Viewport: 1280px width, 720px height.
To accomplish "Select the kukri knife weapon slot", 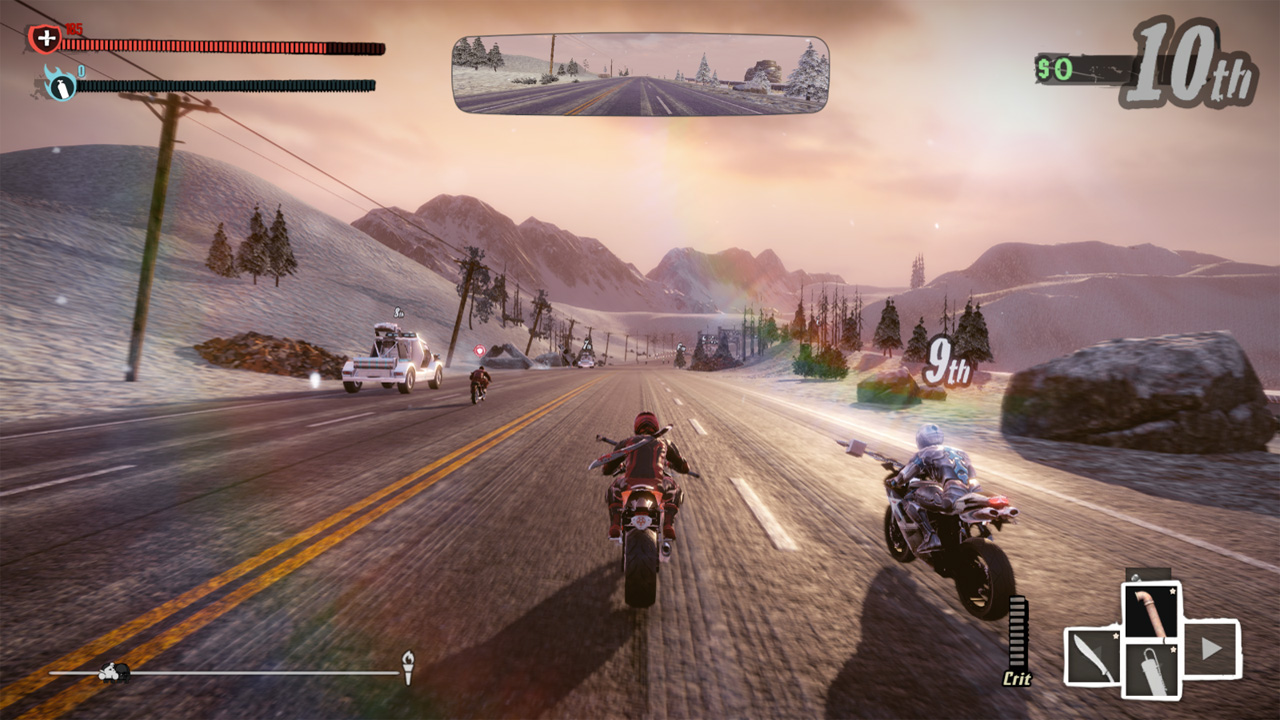I will point(1093,658).
